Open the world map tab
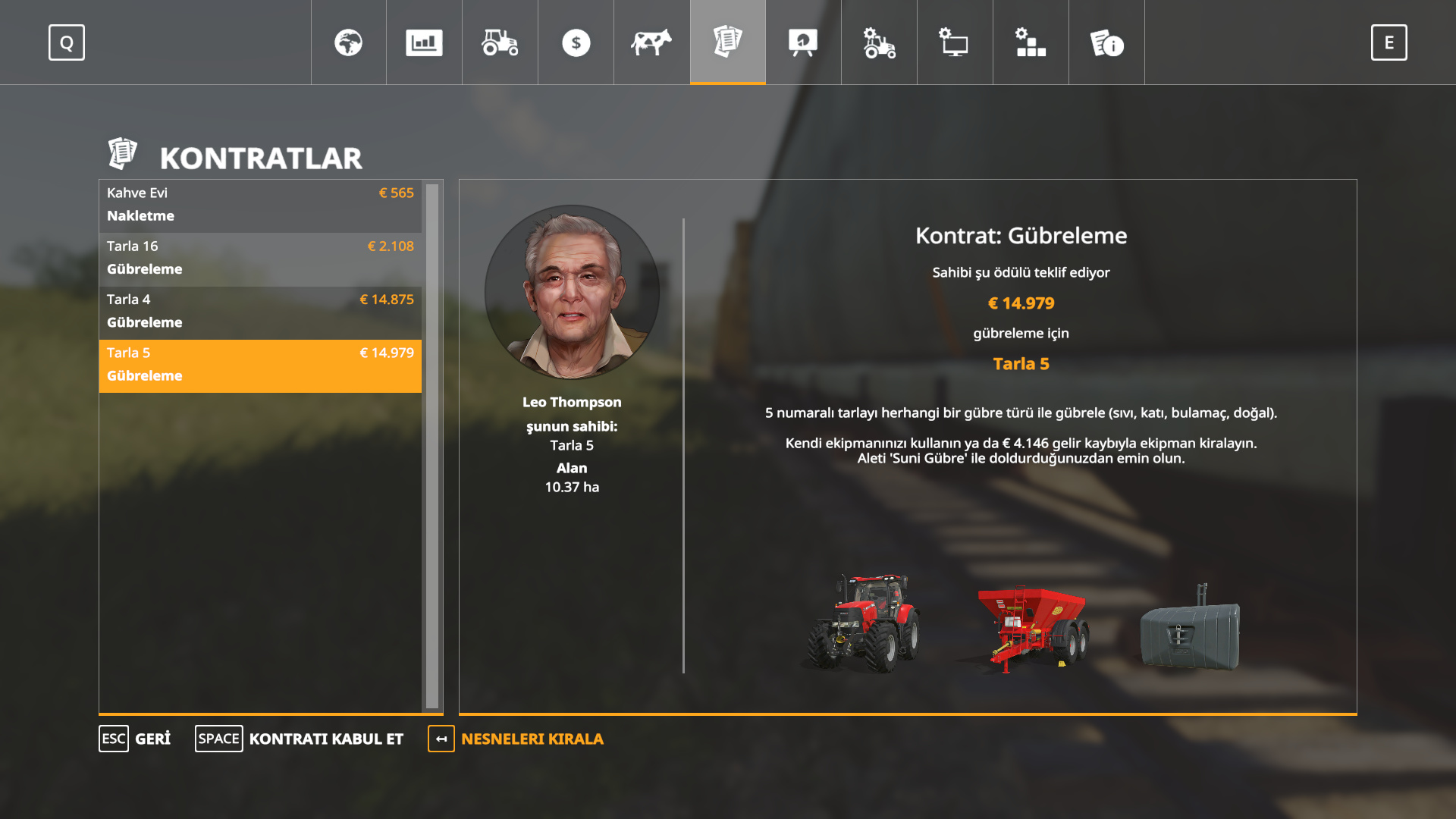The height and width of the screenshot is (819, 1456). click(348, 42)
